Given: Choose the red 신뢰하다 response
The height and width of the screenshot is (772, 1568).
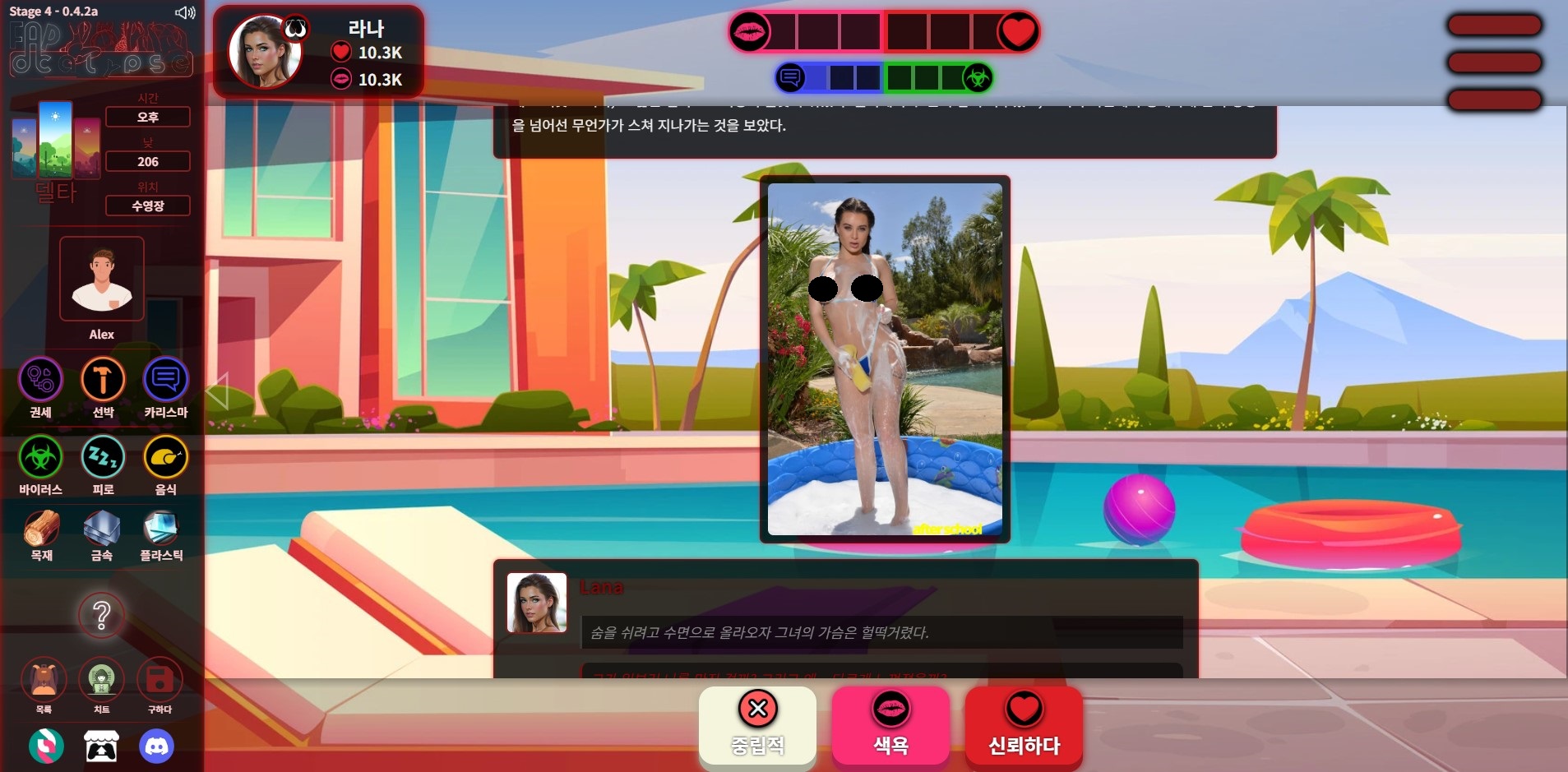Looking at the screenshot, I should [x=1024, y=725].
